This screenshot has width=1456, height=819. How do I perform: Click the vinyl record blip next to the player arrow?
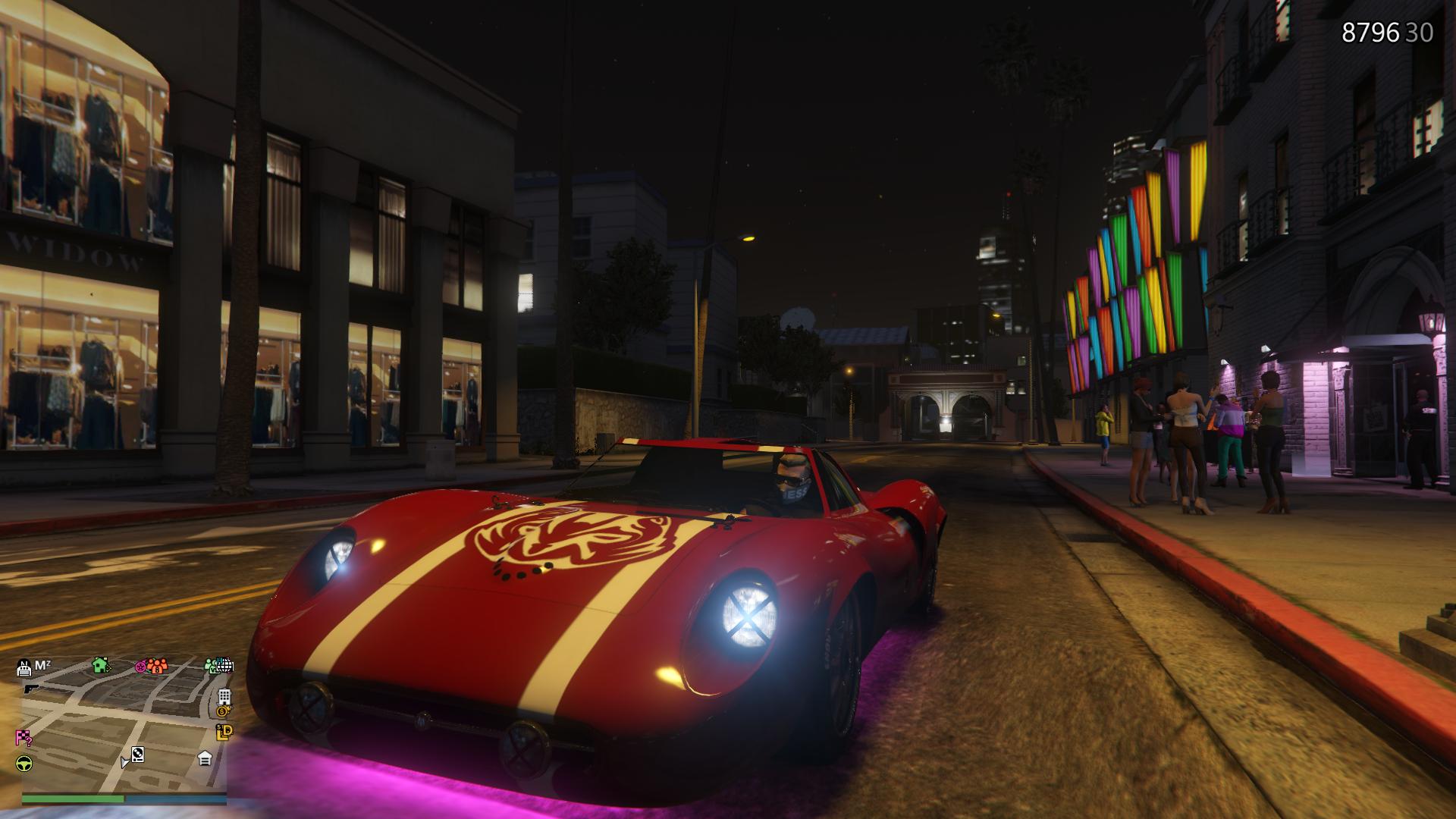pos(137,755)
